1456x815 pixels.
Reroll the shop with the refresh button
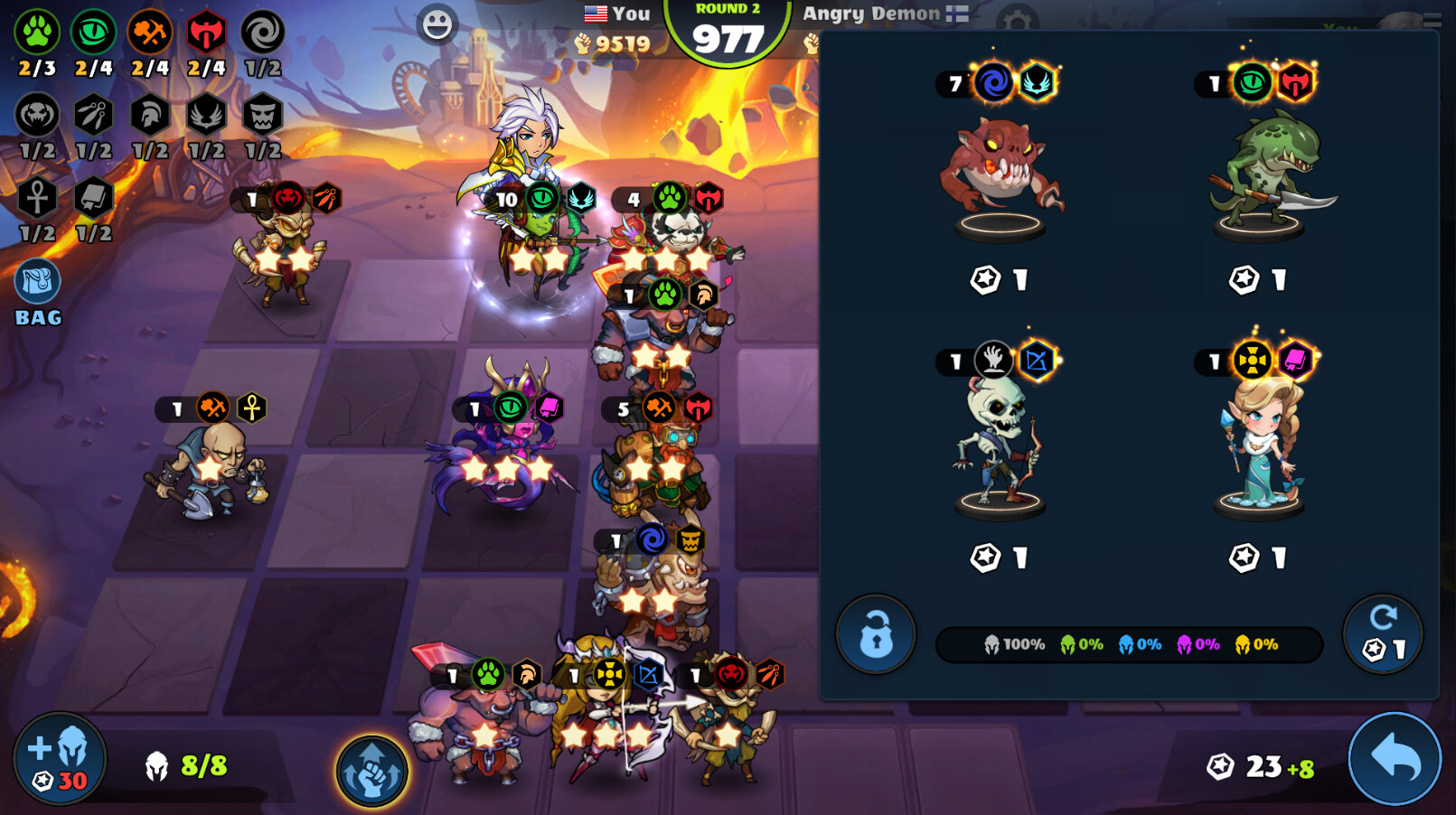coord(1383,632)
